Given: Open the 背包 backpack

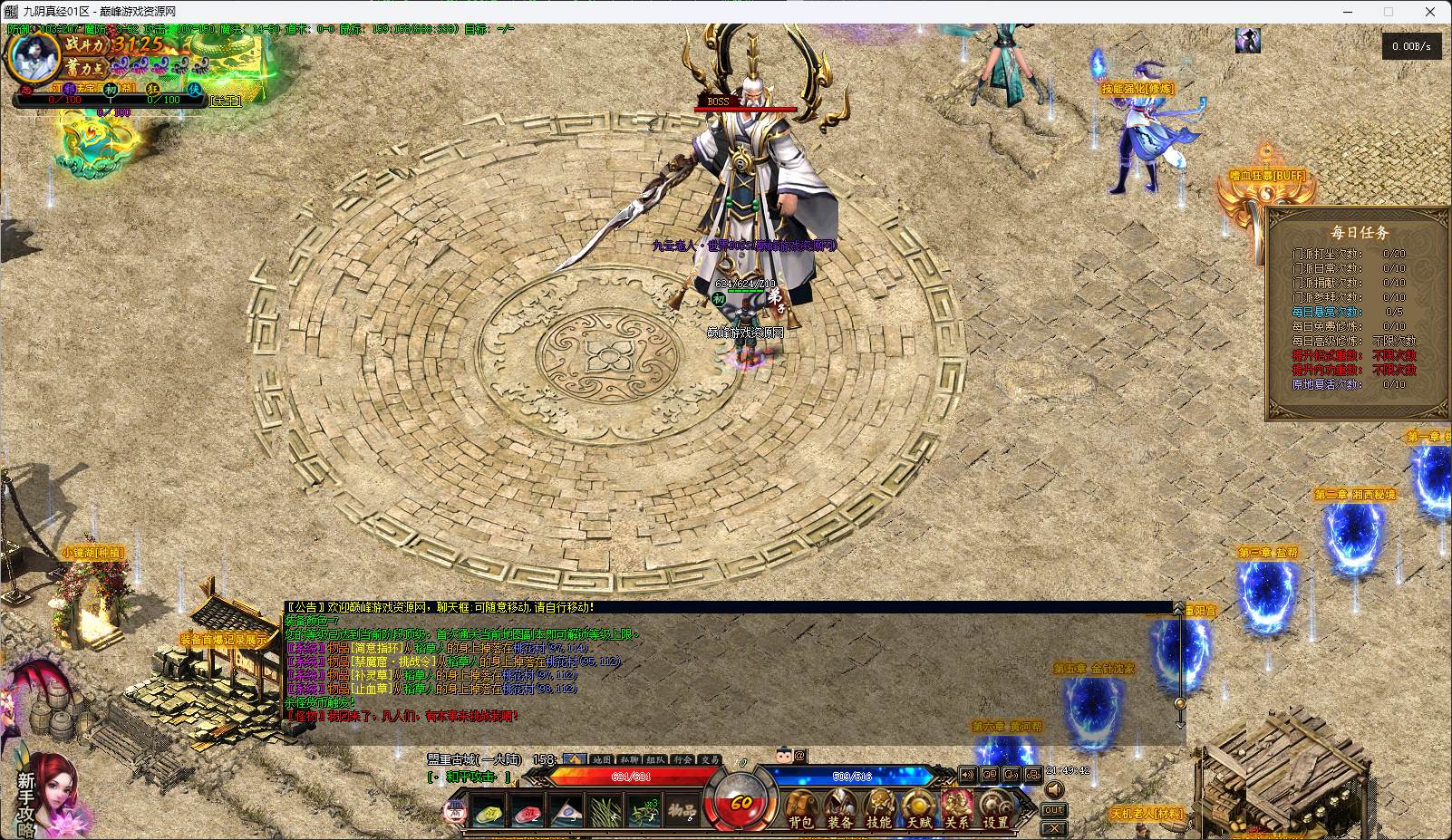Looking at the screenshot, I should [x=800, y=809].
